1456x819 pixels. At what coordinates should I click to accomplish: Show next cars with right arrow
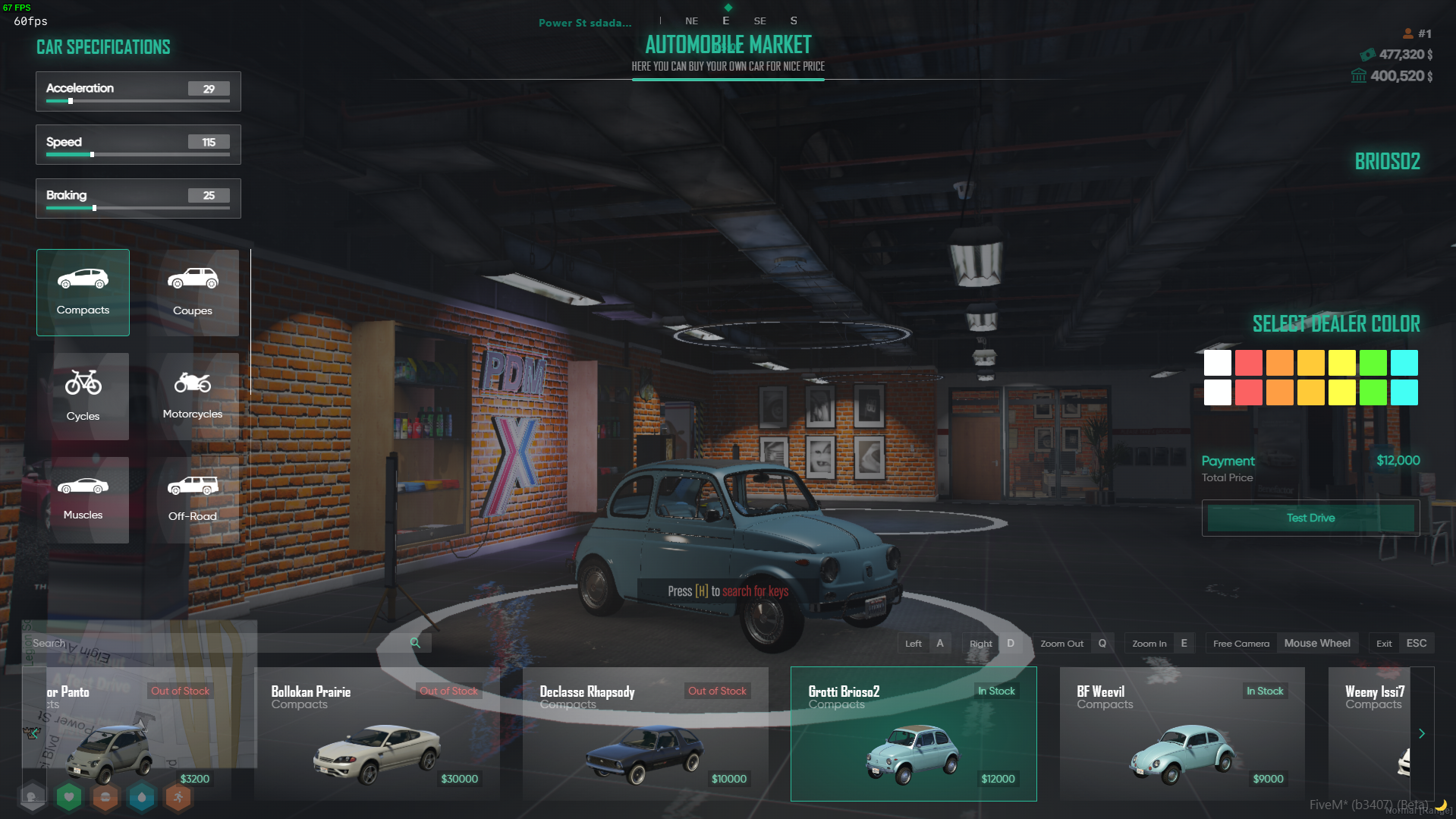[x=1422, y=734]
